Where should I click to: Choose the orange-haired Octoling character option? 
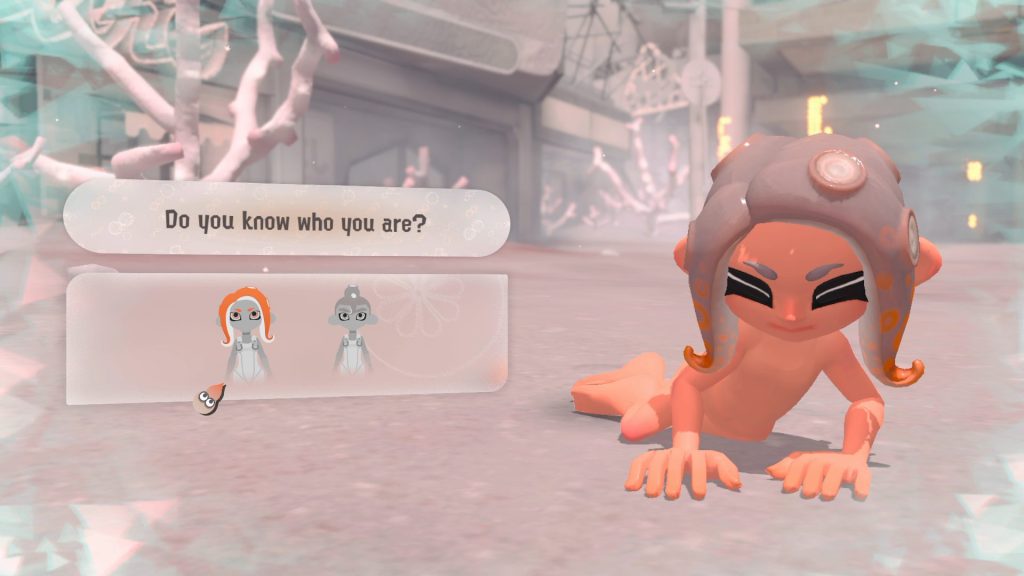point(245,331)
